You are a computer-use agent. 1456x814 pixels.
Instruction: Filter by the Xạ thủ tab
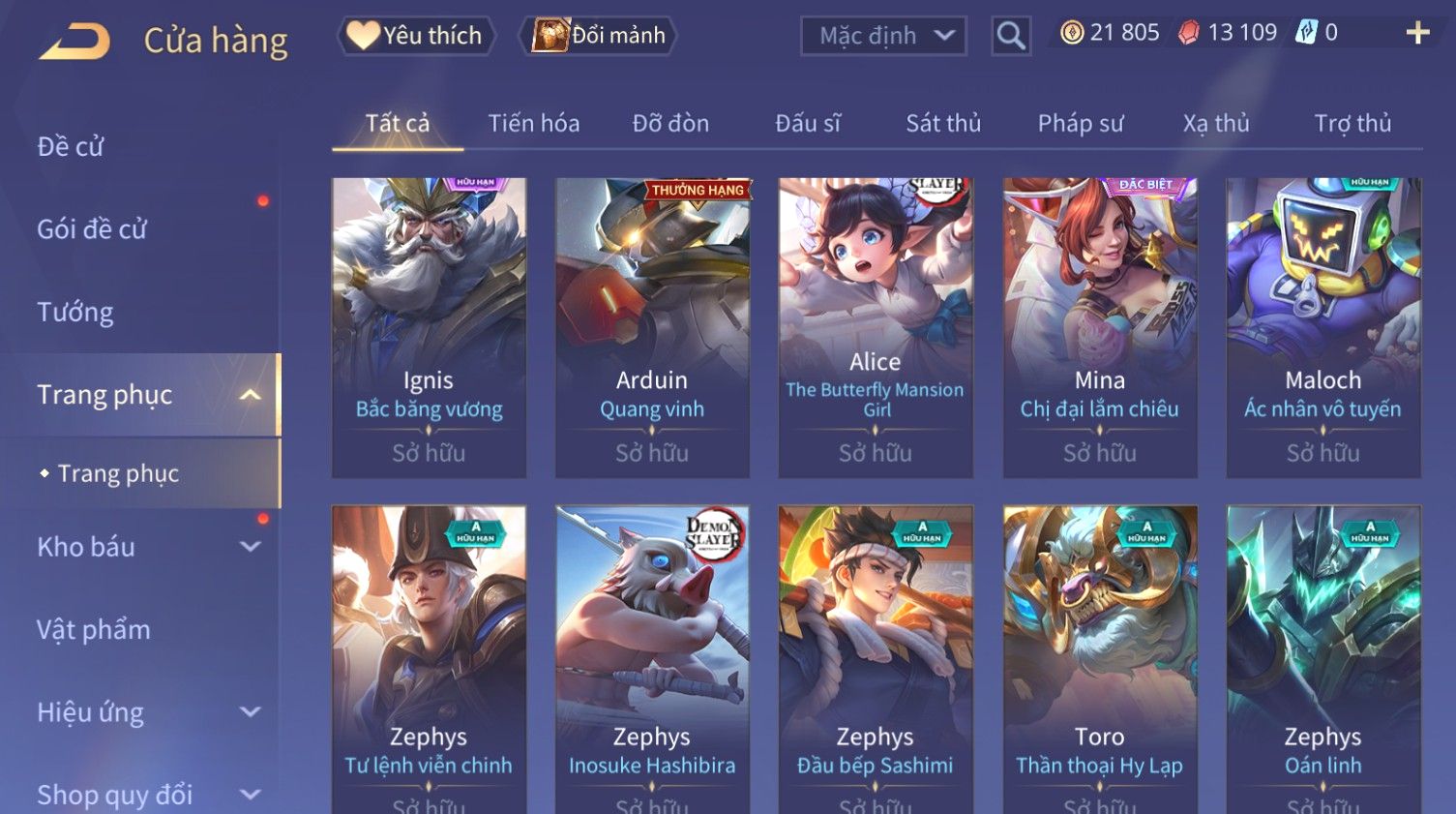[1216, 124]
